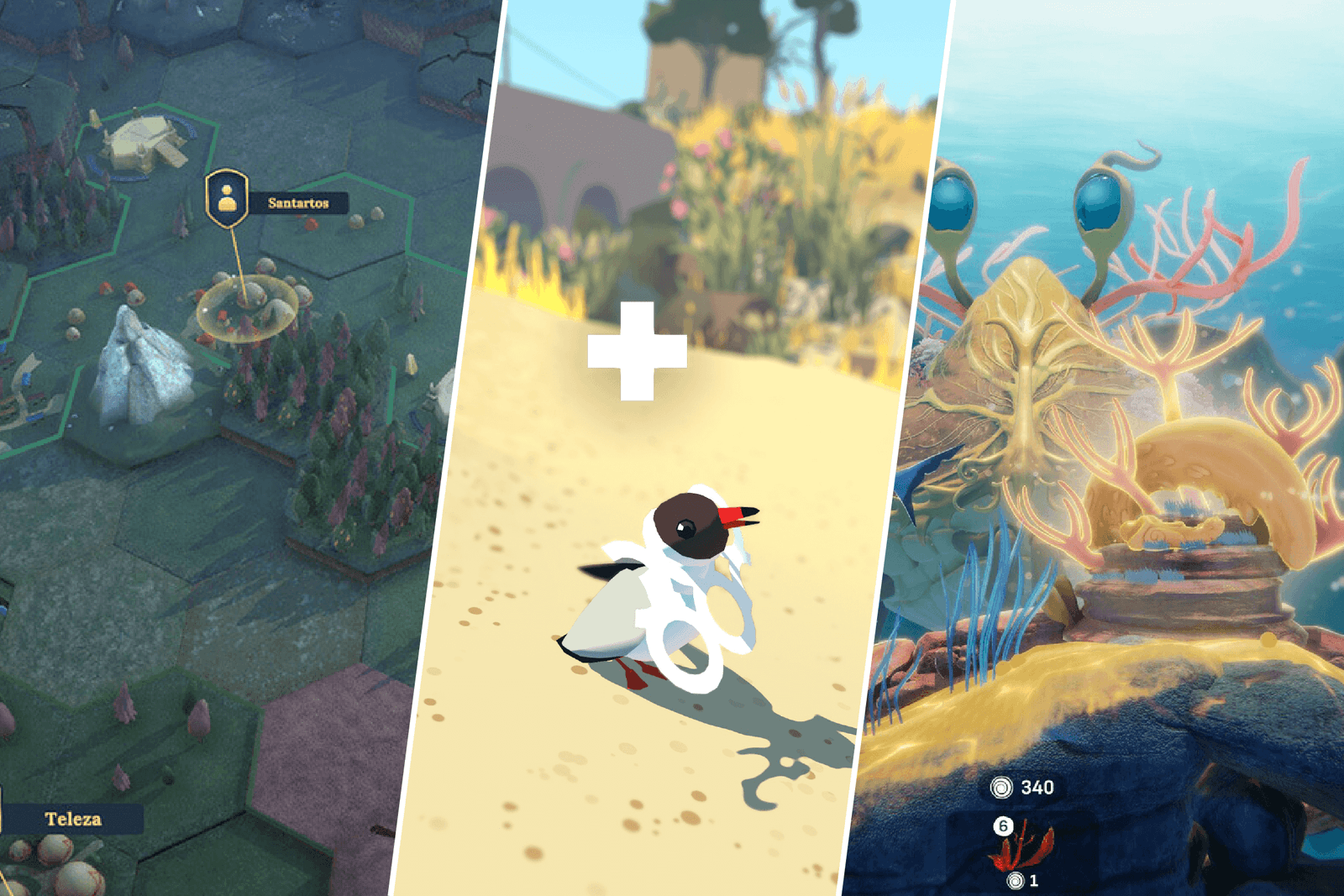Image resolution: width=1344 pixels, height=896 pixels.
Task: Click the spiral icon next to the 1 counter
Action: [x=1015, y=880]
